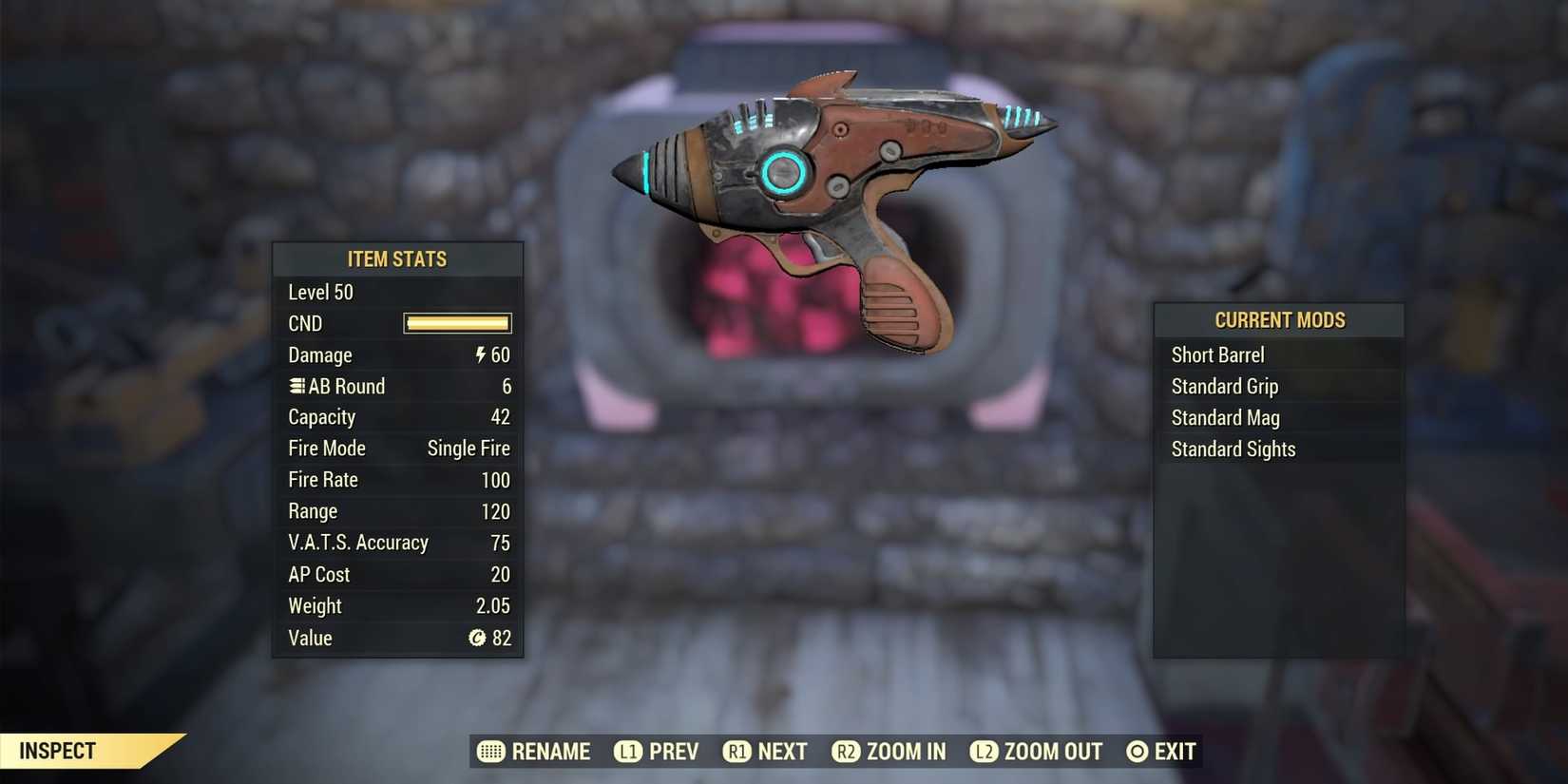This screenshot has height=784, width=1568.
Task: Select the Standard Sights mod entry
Action: (x=1233, y=449)
